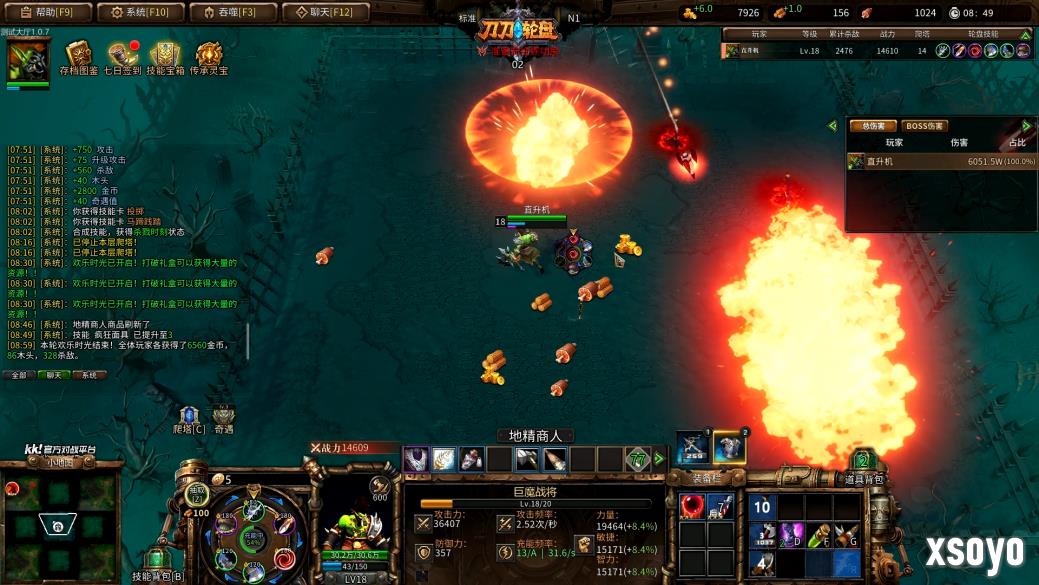1039x585 pixels.
Task: Open the 奇遇 adventure icon
Action: coord(223,418)
